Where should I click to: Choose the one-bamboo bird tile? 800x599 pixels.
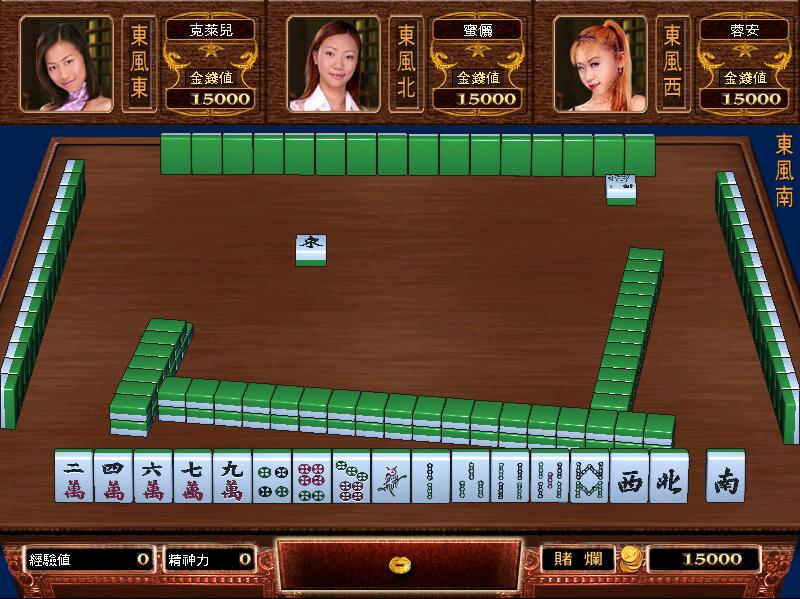pos(391,476)
